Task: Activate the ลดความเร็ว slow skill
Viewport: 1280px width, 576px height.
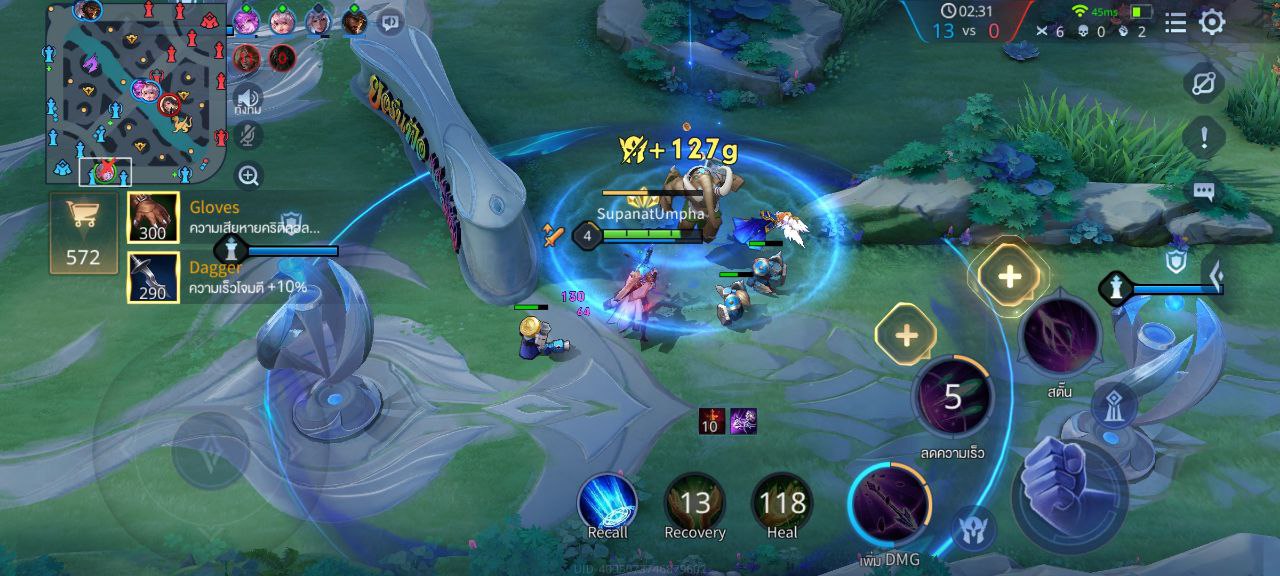Action: point(952,397)
